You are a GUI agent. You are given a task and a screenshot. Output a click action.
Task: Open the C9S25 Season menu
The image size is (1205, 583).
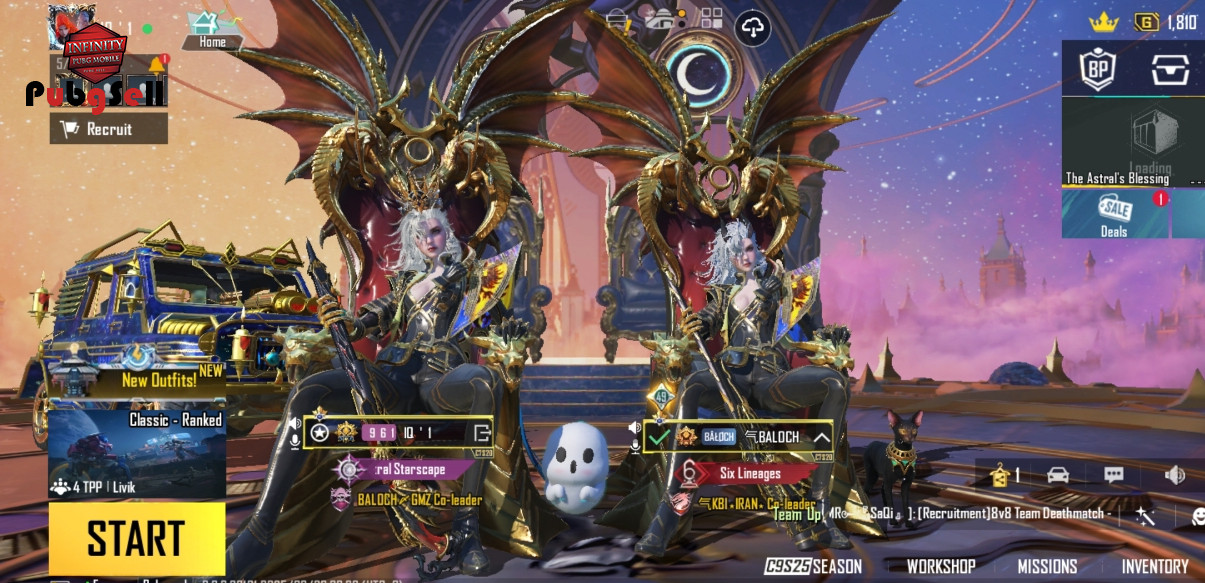(812, 567)
